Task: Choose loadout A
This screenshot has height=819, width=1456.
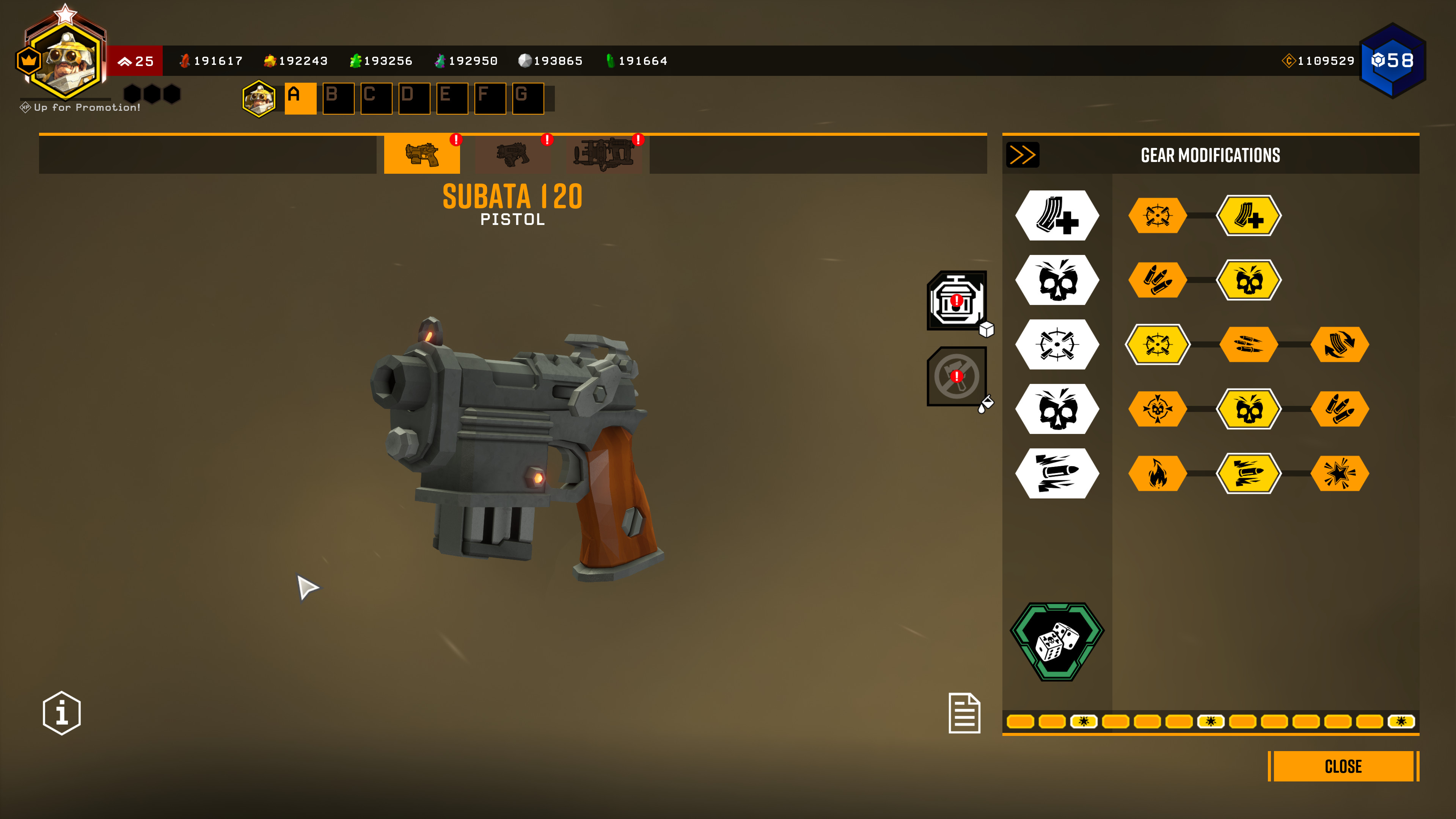Action: (300, 98)
